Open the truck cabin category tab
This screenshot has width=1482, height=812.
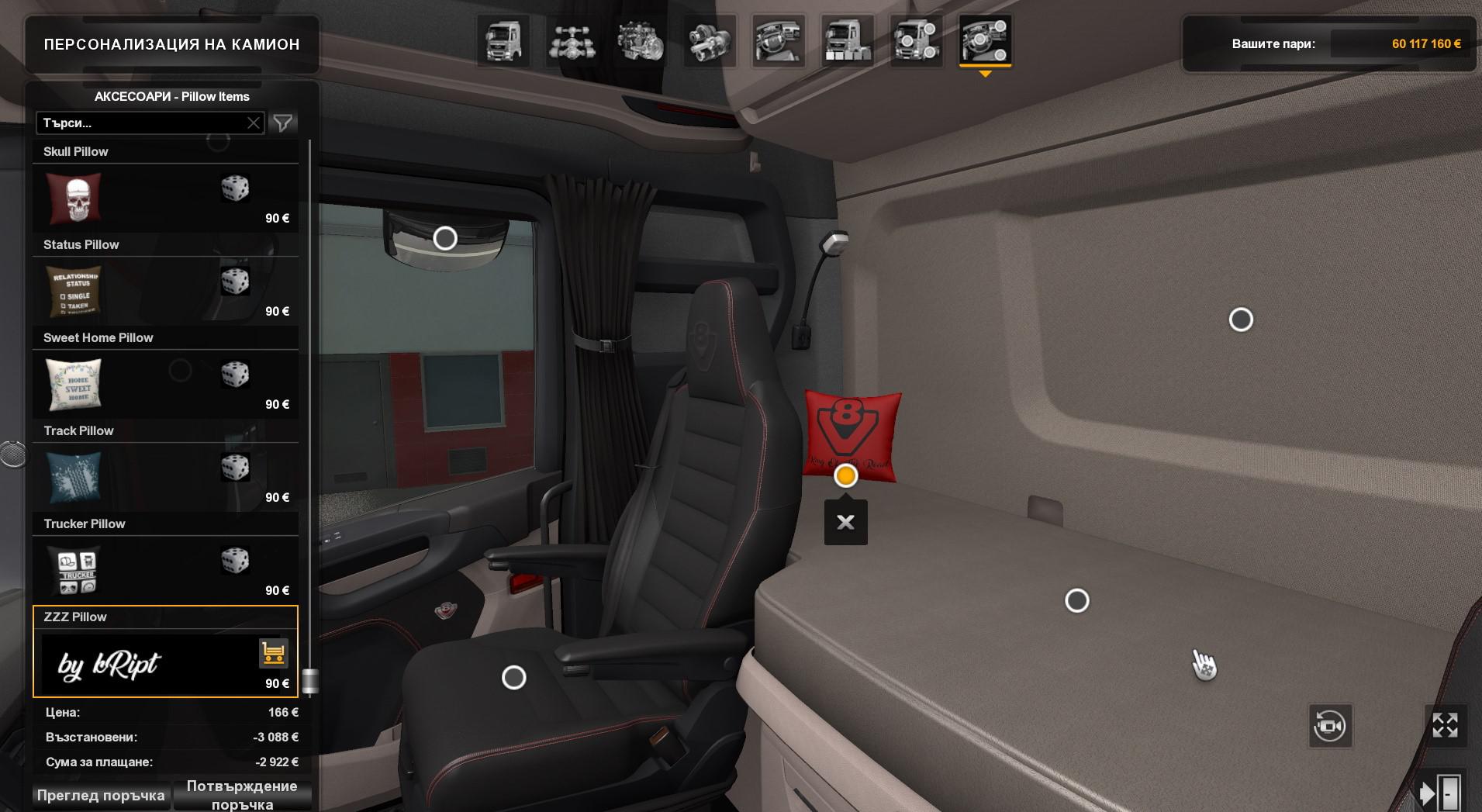503,41
